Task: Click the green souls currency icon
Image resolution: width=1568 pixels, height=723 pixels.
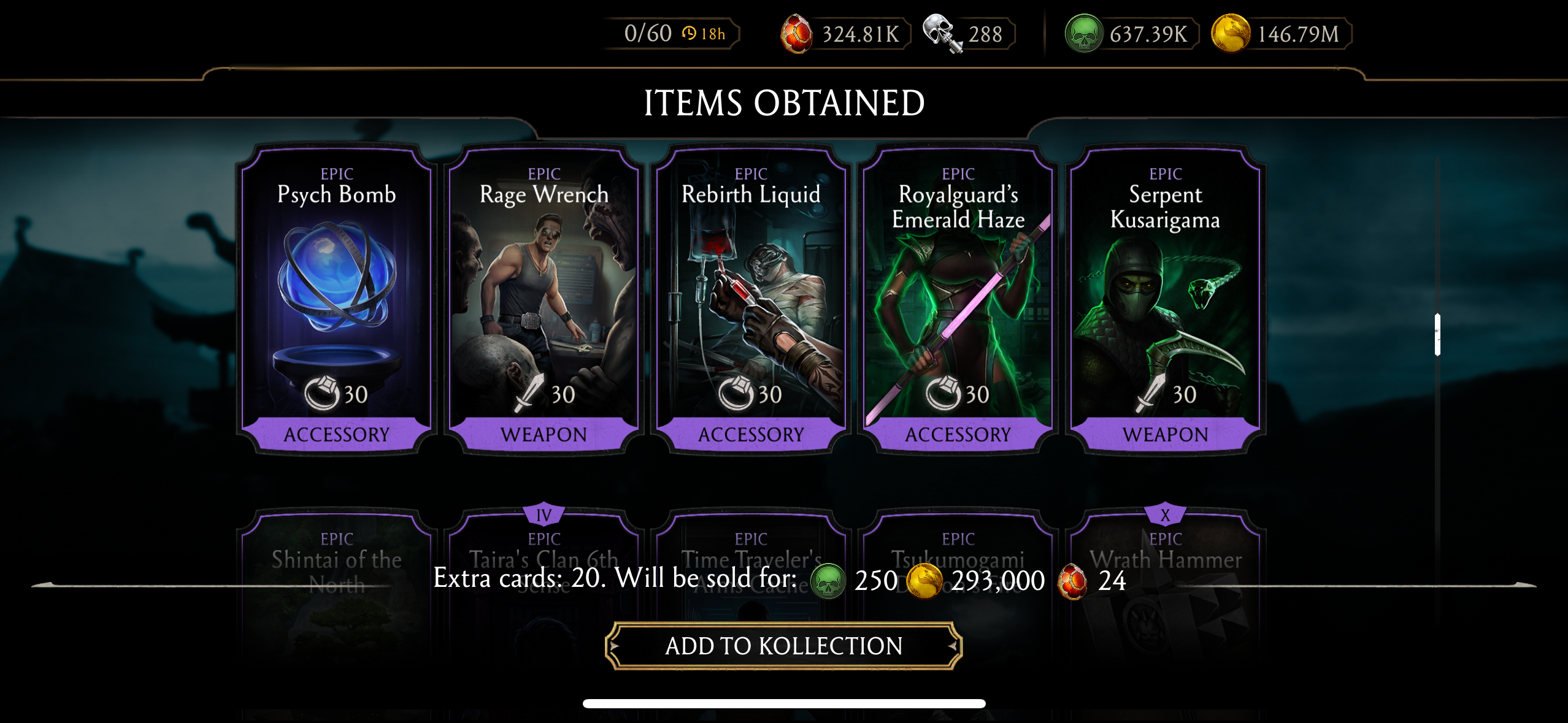Action: coord(1085,34)
